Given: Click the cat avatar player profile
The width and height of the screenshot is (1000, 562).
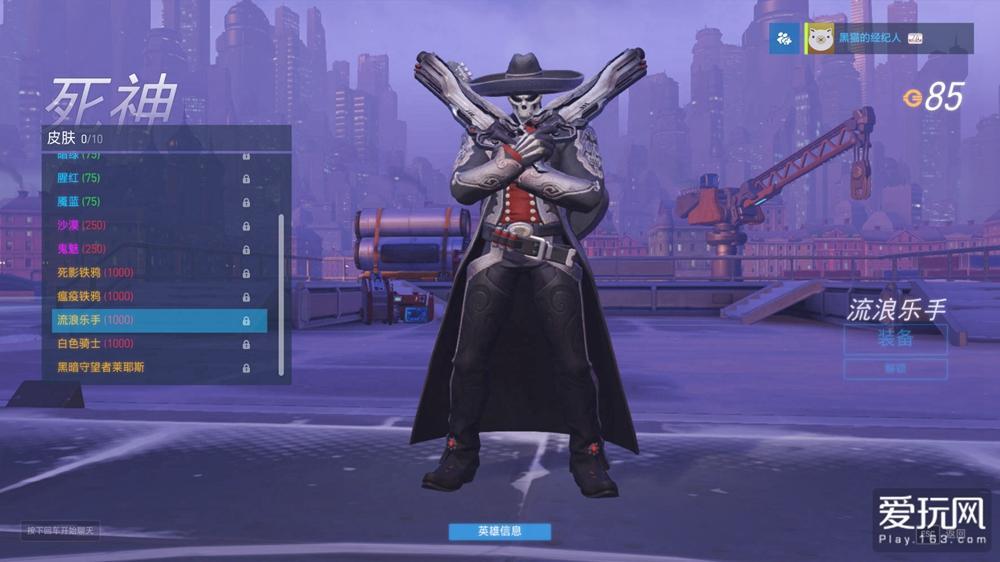Looking at the screenshot, I should pyautogui.click(x=821, y=38).
